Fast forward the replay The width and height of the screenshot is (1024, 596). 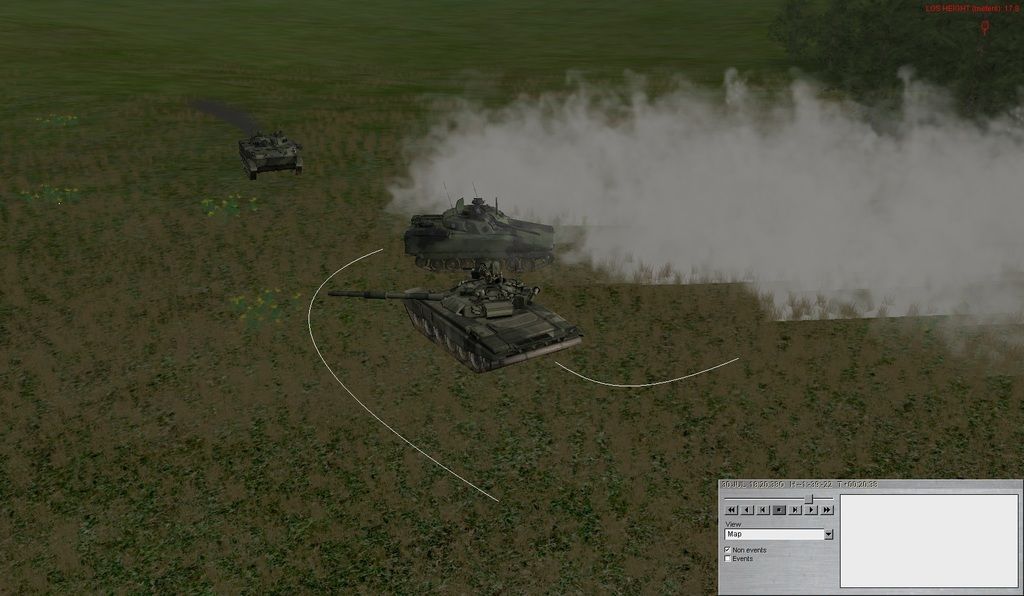[x=827, y=510]
